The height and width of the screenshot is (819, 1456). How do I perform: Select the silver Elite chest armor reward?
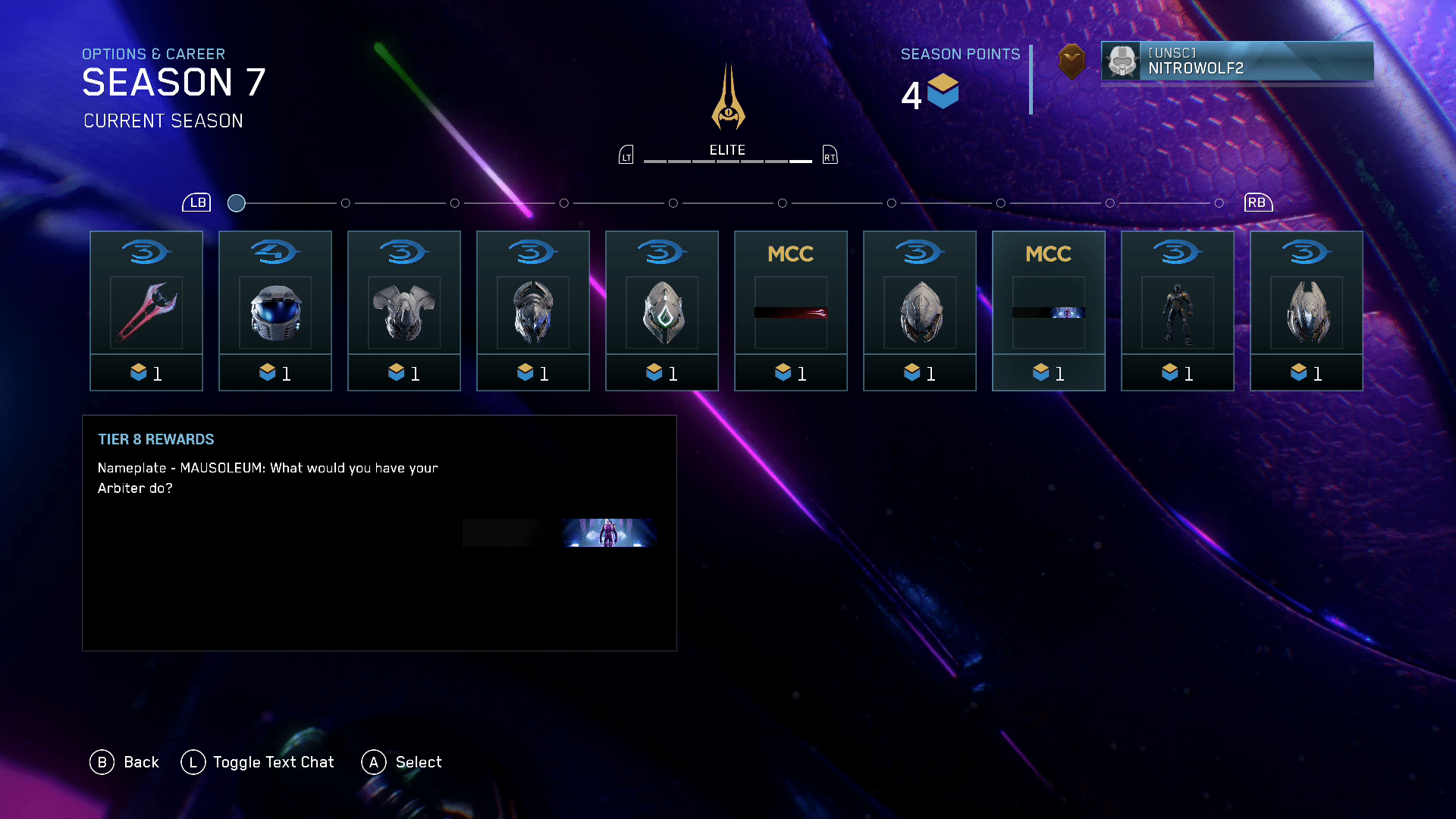(x=404, y=311)
